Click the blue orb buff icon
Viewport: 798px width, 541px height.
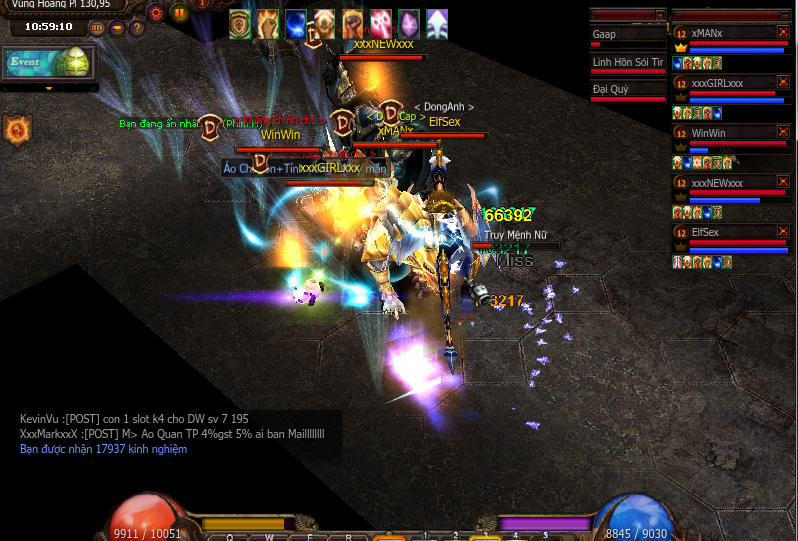pos(296,23)
